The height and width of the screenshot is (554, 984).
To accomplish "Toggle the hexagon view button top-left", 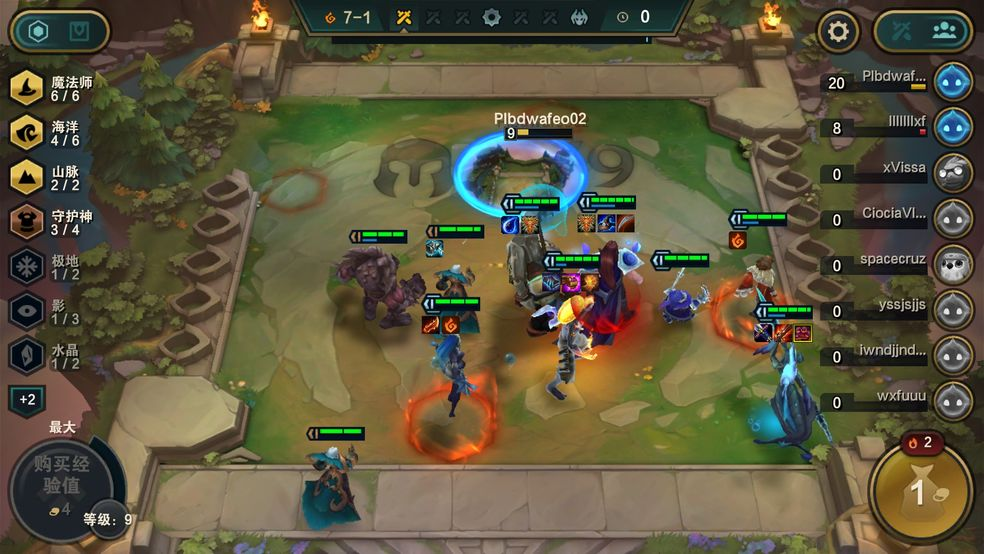I will click(38, 32).
